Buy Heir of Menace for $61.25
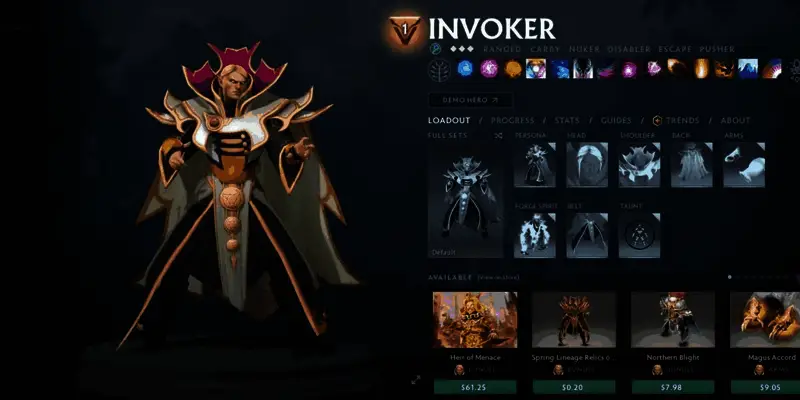This screenshot has height=400, width=800. point(474,387)
